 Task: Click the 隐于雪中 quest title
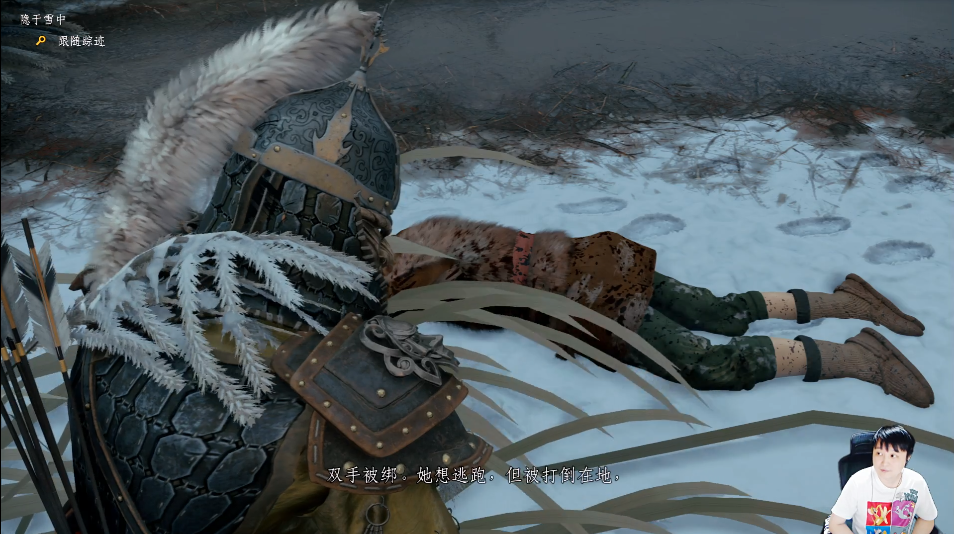pos(42,19)
